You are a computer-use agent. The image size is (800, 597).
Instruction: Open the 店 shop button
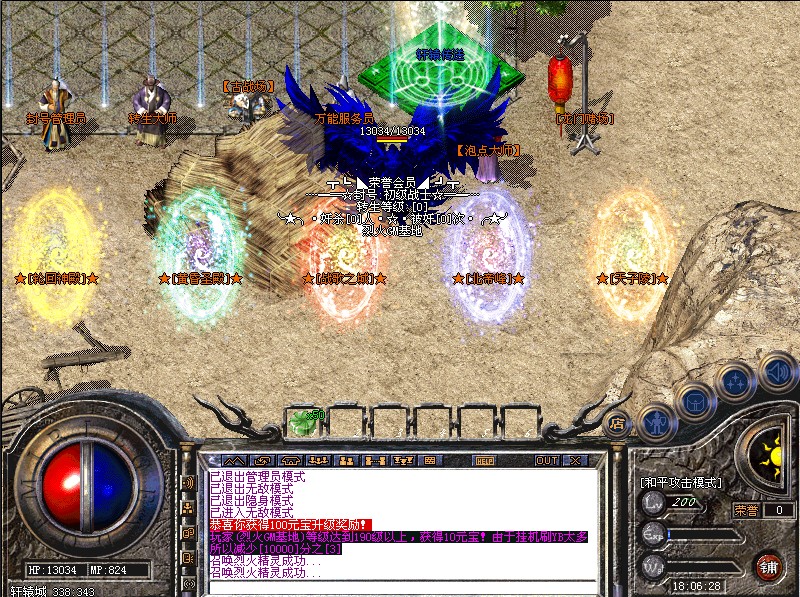coord(617,422)
